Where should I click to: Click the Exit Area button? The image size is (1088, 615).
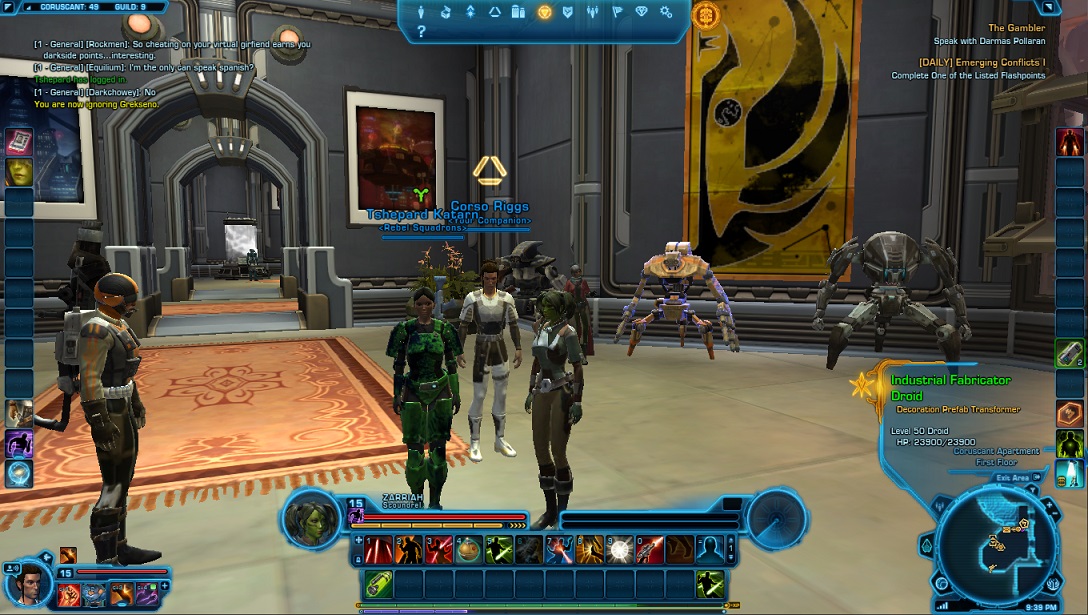1013,478
